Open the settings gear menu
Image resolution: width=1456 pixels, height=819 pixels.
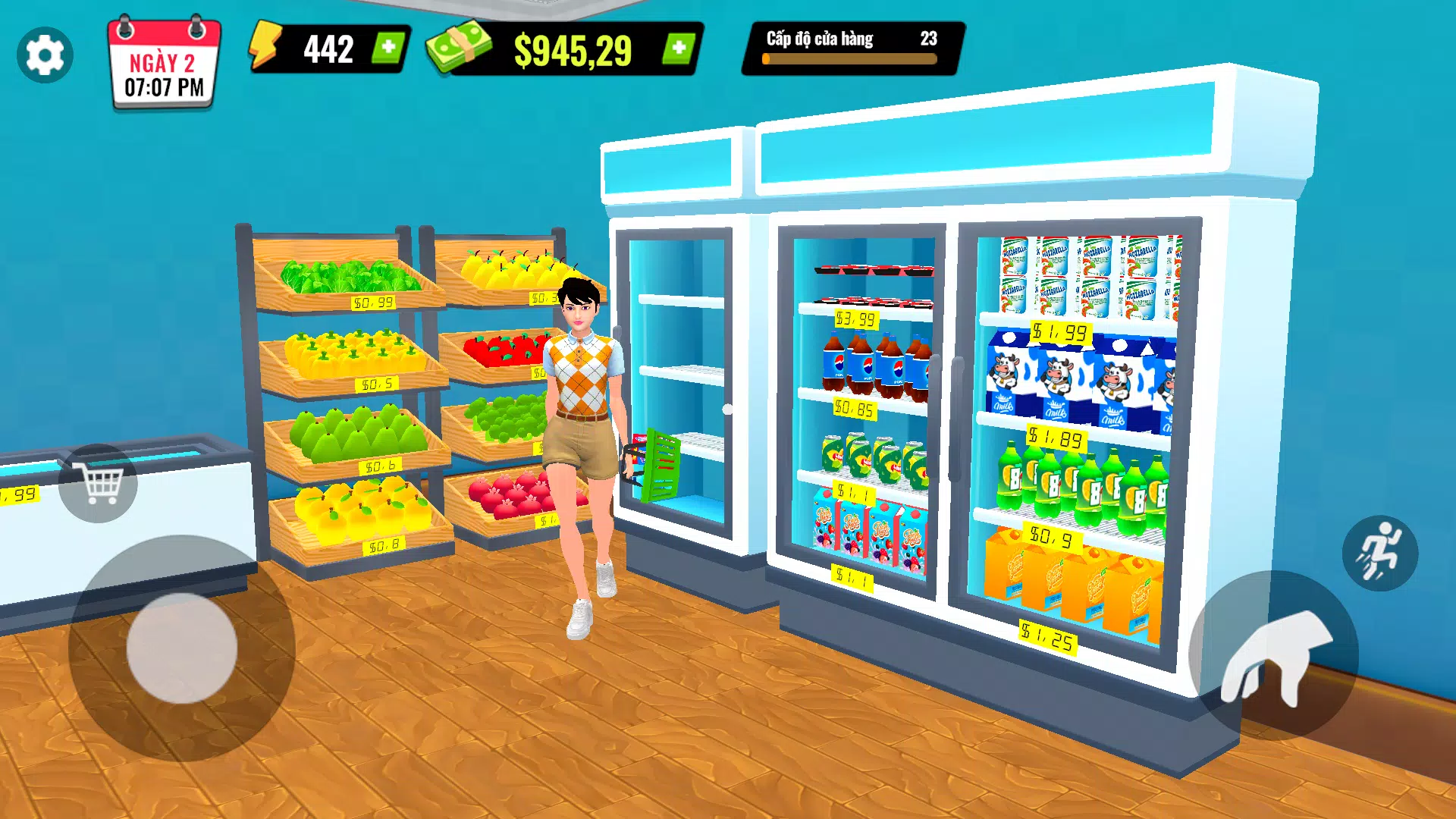pos(45,55)
